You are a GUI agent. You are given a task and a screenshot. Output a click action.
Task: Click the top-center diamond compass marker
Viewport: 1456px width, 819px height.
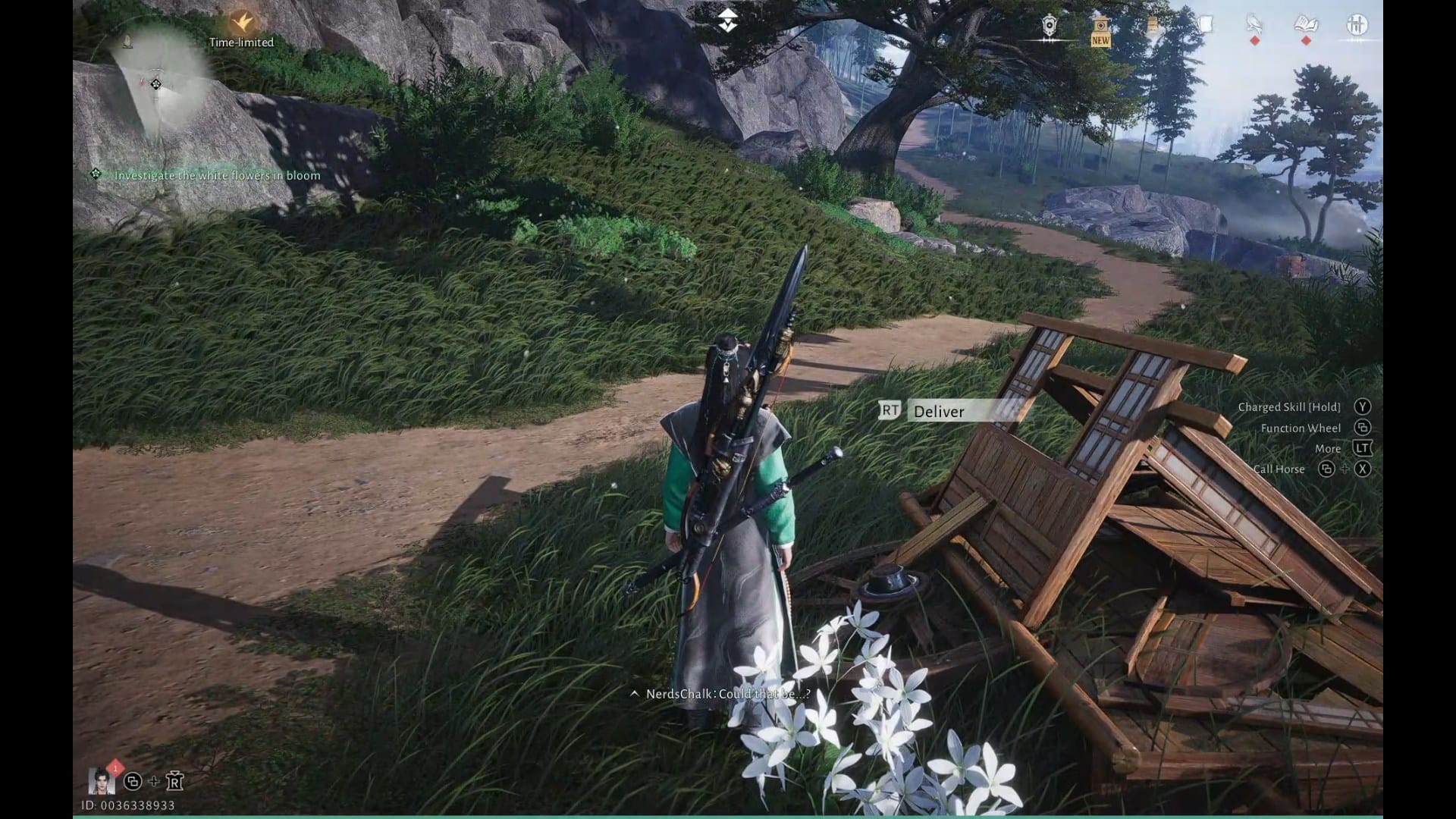pos(728,20)
